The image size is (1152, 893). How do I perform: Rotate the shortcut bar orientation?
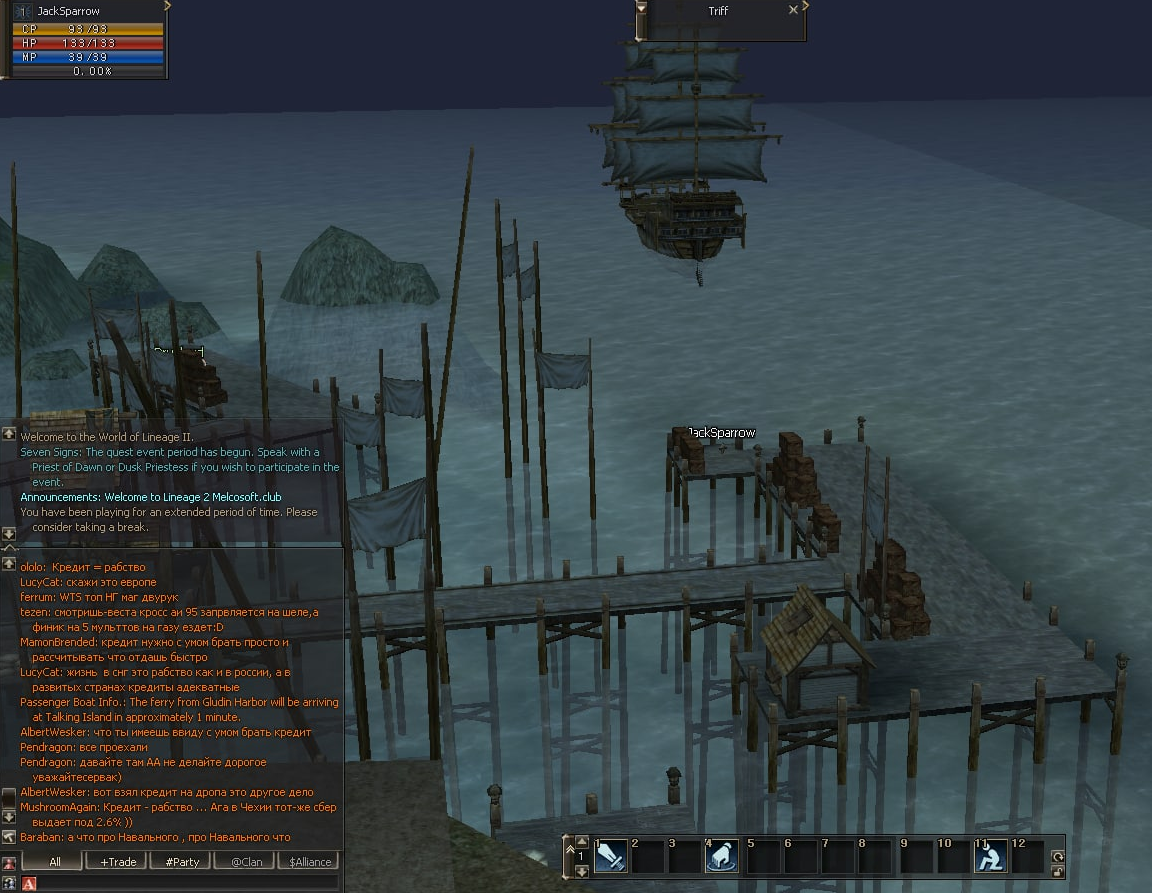(x=1058, y=857)
